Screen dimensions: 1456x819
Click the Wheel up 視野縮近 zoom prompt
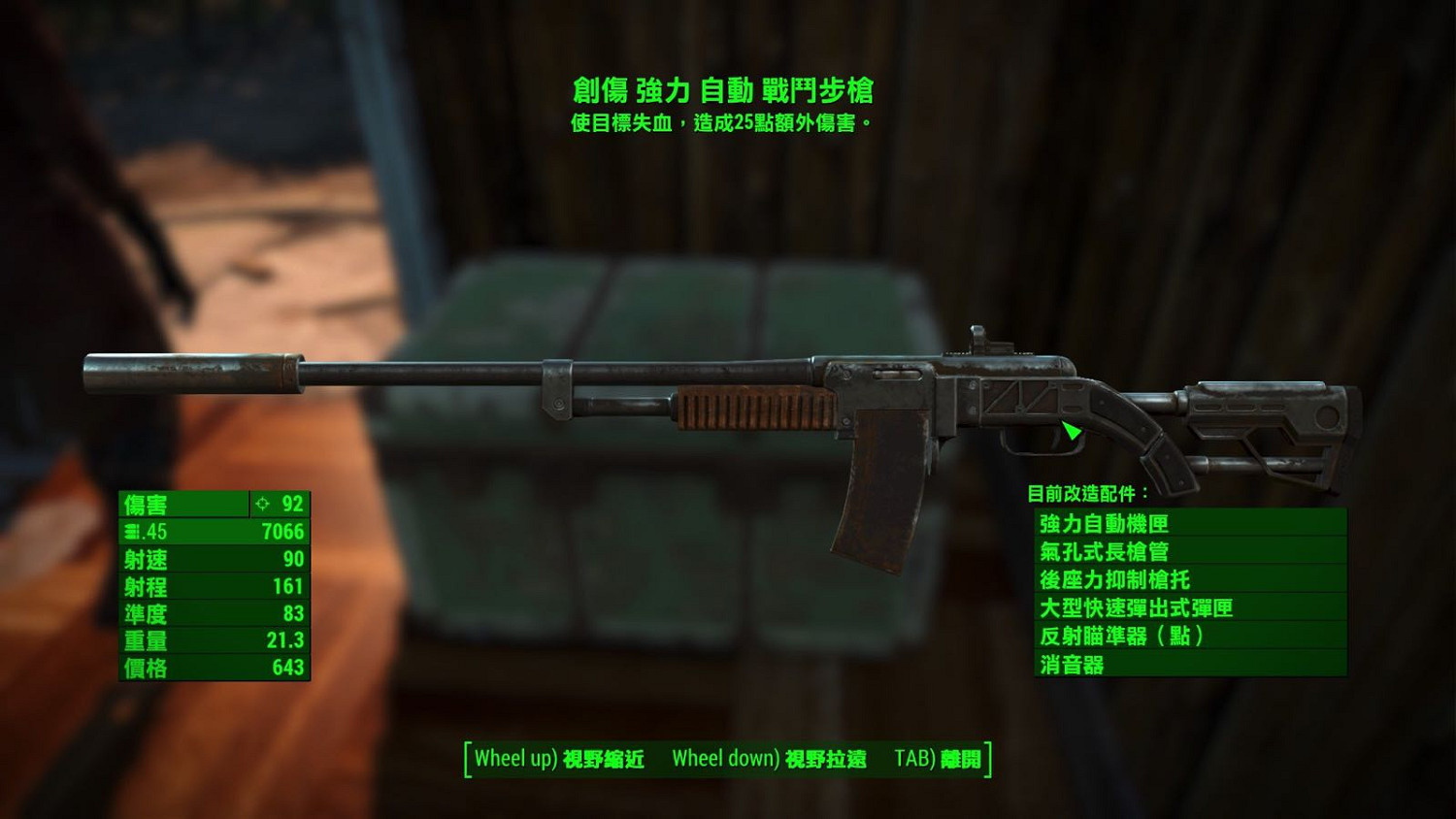[x=556, y=758]
